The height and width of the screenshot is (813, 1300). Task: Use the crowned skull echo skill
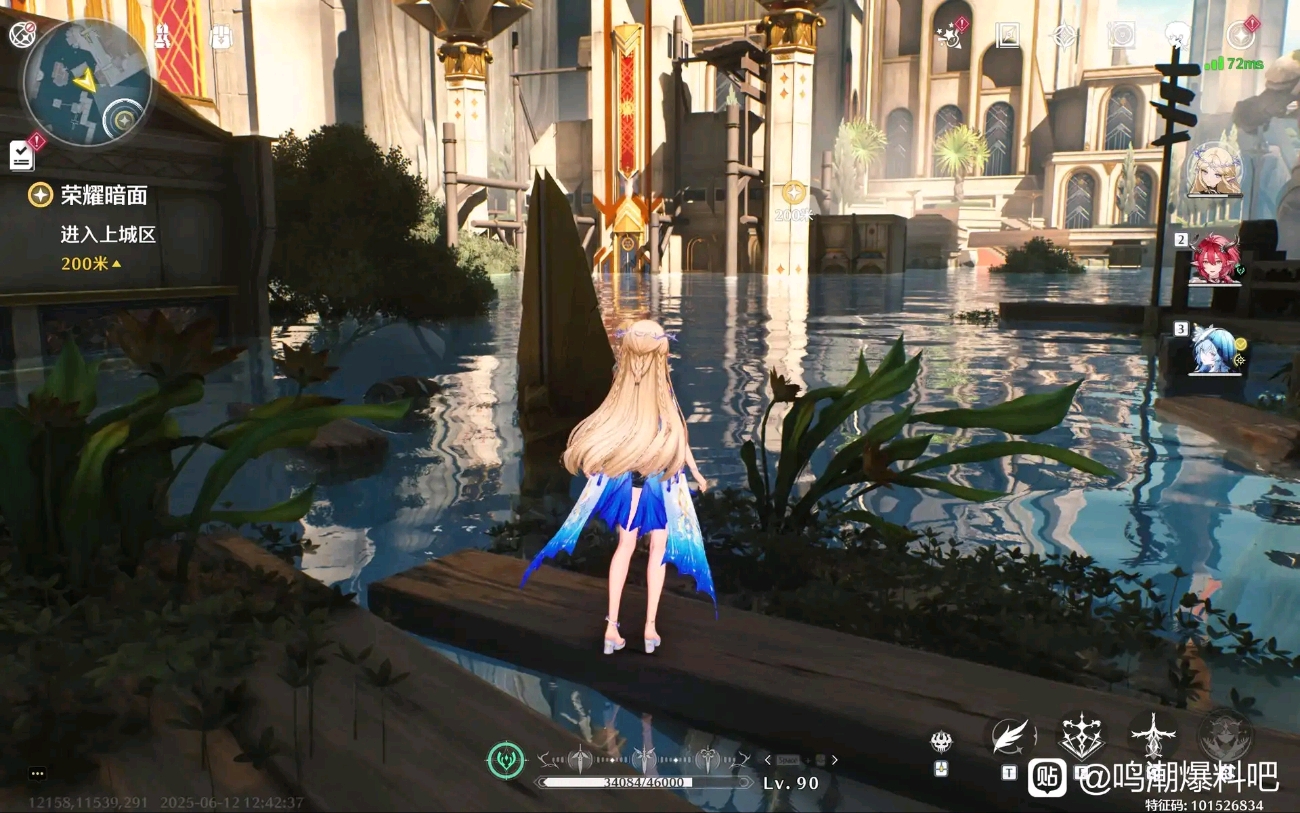tap(941, 742)
